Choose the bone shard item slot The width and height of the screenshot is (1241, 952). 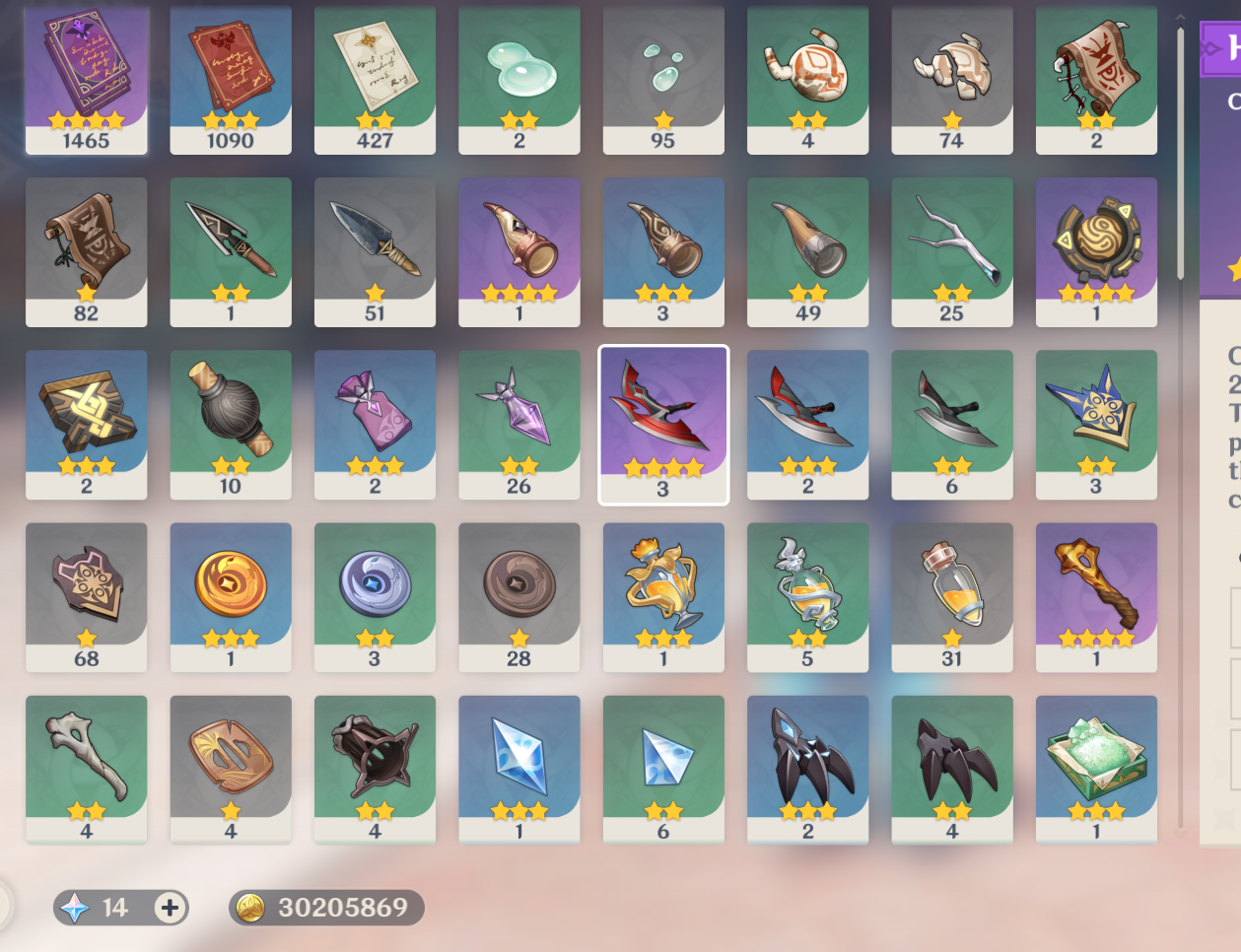click(x=87, y=769)
